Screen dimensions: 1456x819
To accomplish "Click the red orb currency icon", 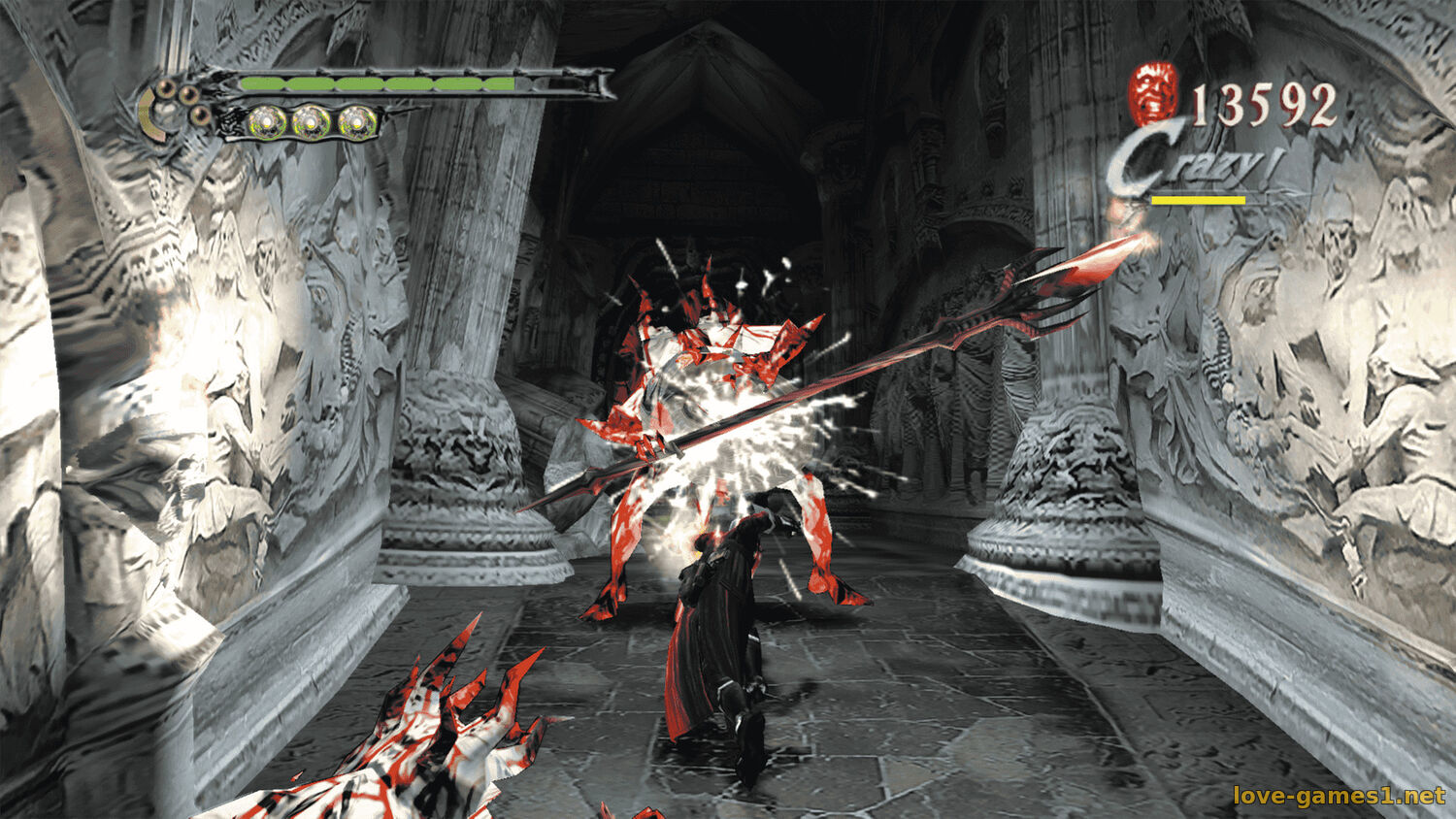I will pos(1154,91).
